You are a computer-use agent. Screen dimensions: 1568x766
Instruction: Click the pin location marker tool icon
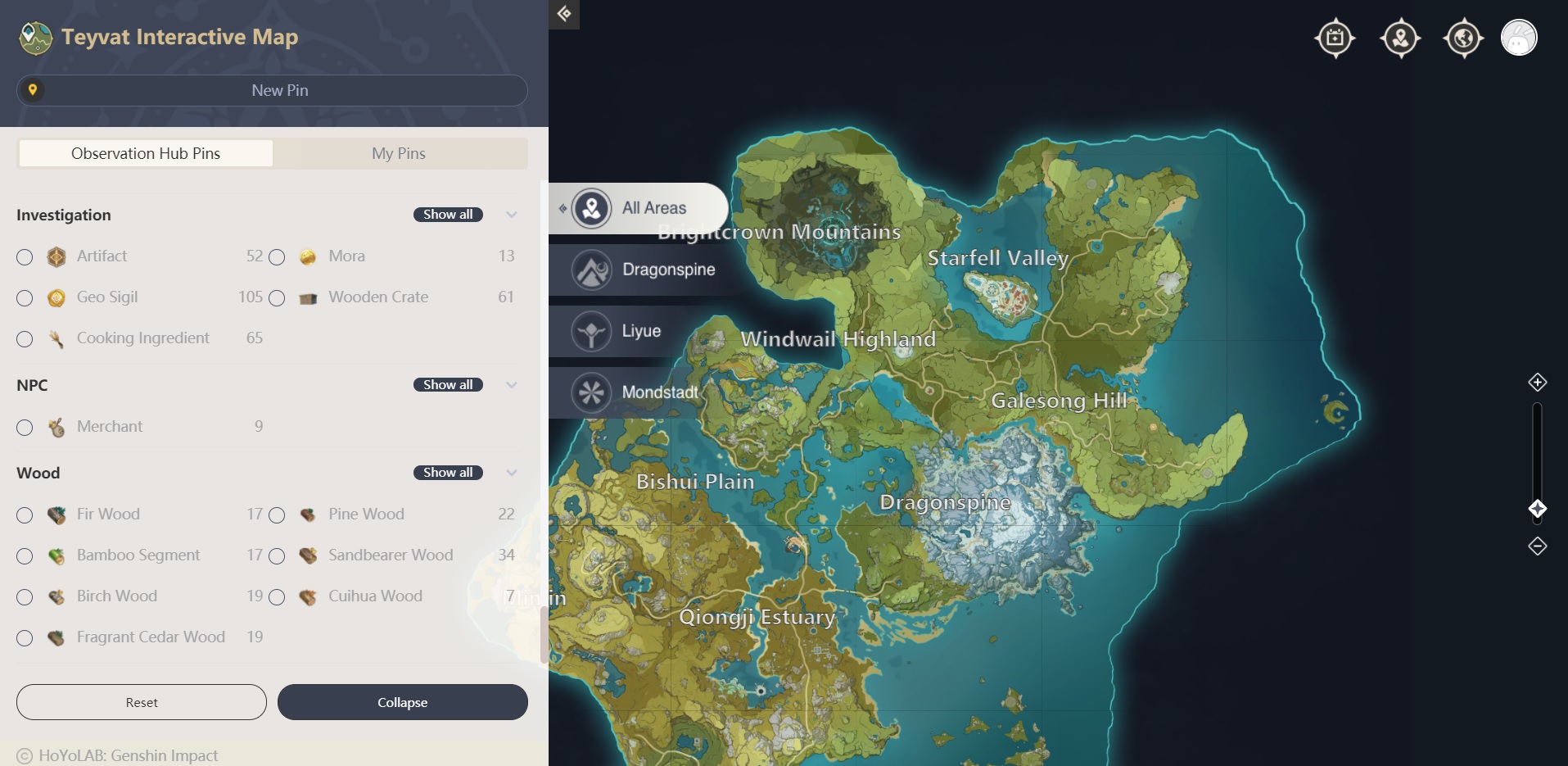1399,38
